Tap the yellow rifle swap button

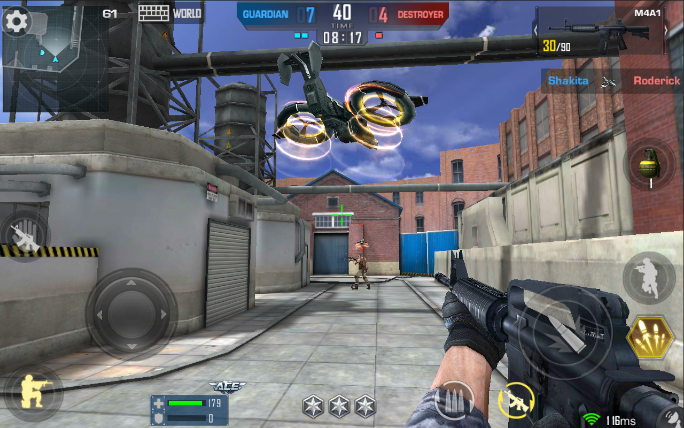[x=517, y=401]
